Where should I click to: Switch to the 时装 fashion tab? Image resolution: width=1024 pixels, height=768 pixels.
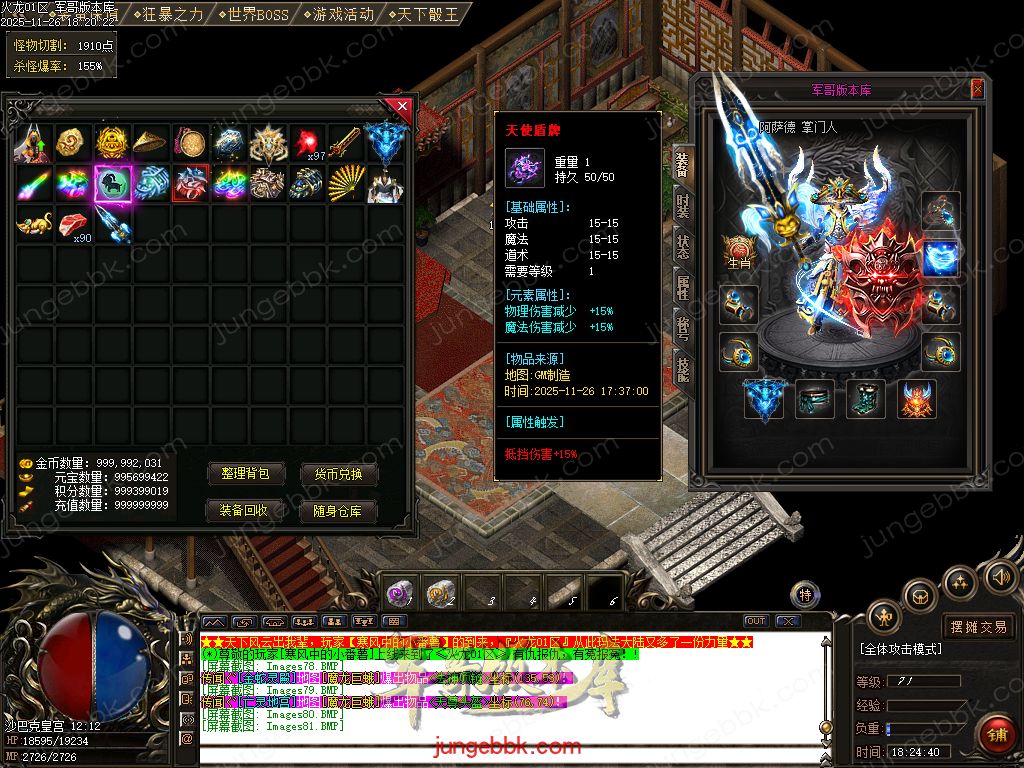pyautogui.click(x=683, y=208)
